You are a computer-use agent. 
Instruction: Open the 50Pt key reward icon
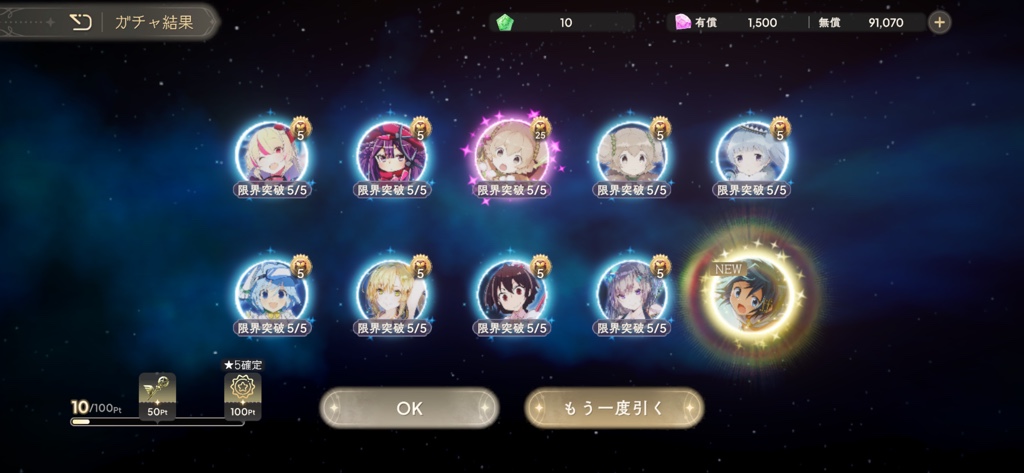click(x=157, y=393)
